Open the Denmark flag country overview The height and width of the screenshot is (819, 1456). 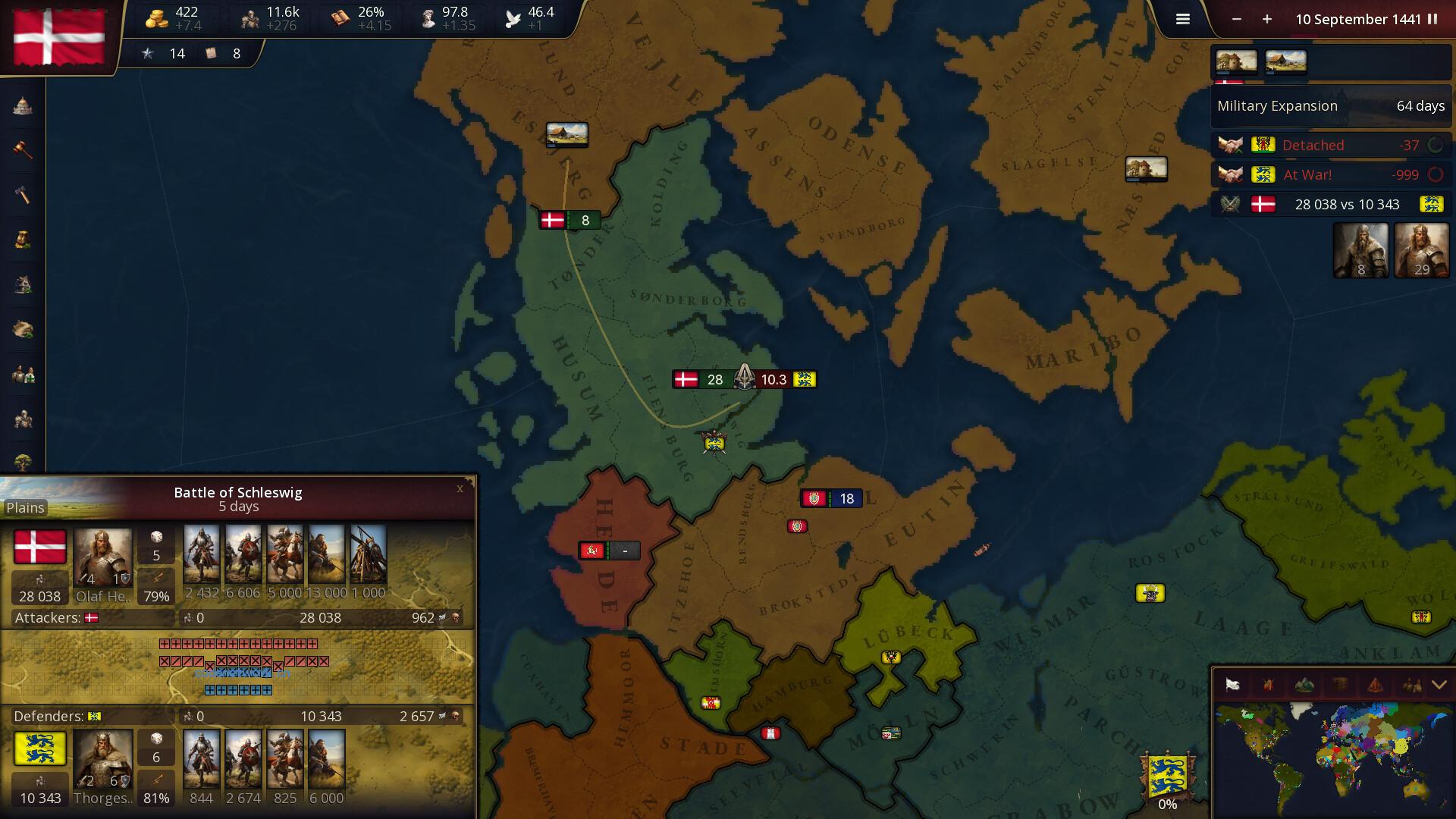pos(58,36)
